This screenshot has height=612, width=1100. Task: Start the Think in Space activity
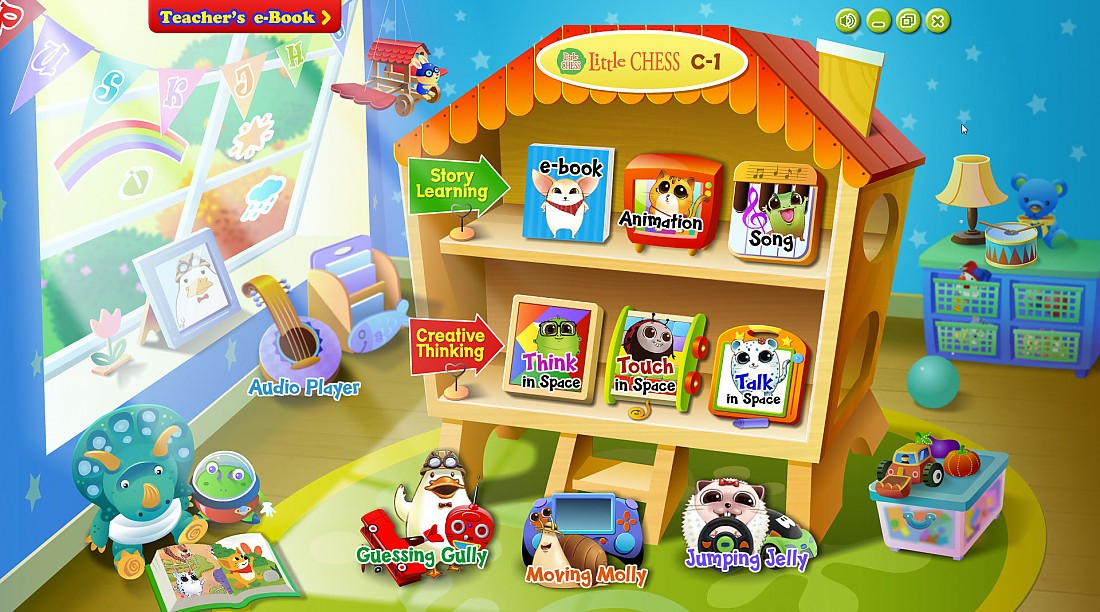tap(552, 346)
